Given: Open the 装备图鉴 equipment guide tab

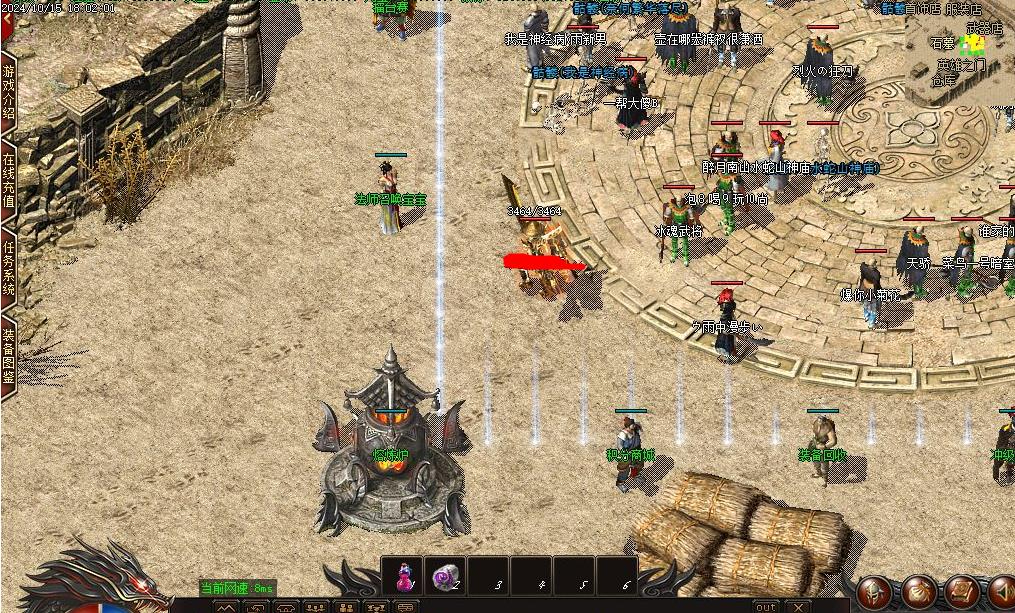Looking at the screenshot, I should 8,355.
